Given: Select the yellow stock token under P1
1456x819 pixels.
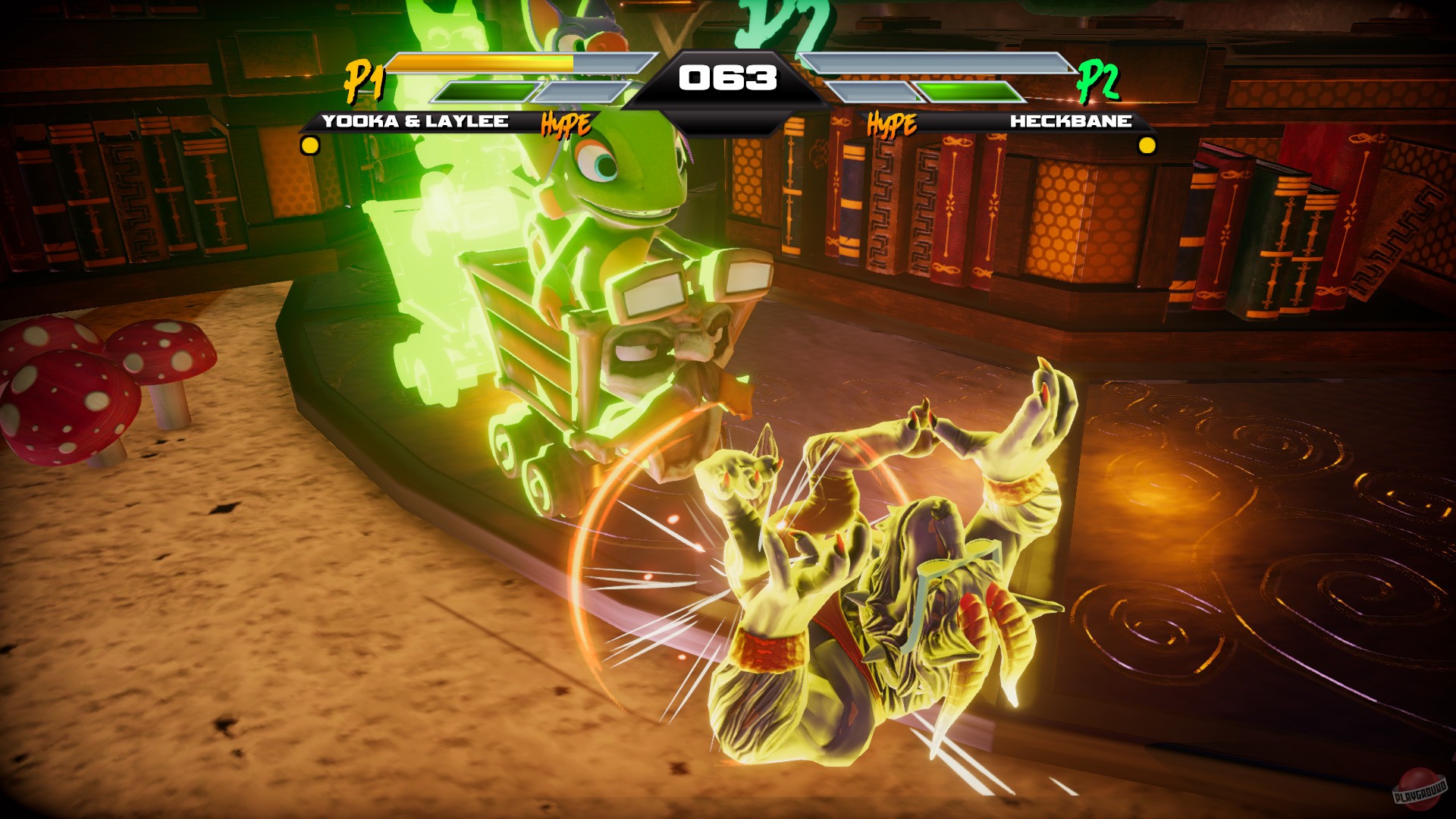Looking at the screenshot, I should [309, 143].
